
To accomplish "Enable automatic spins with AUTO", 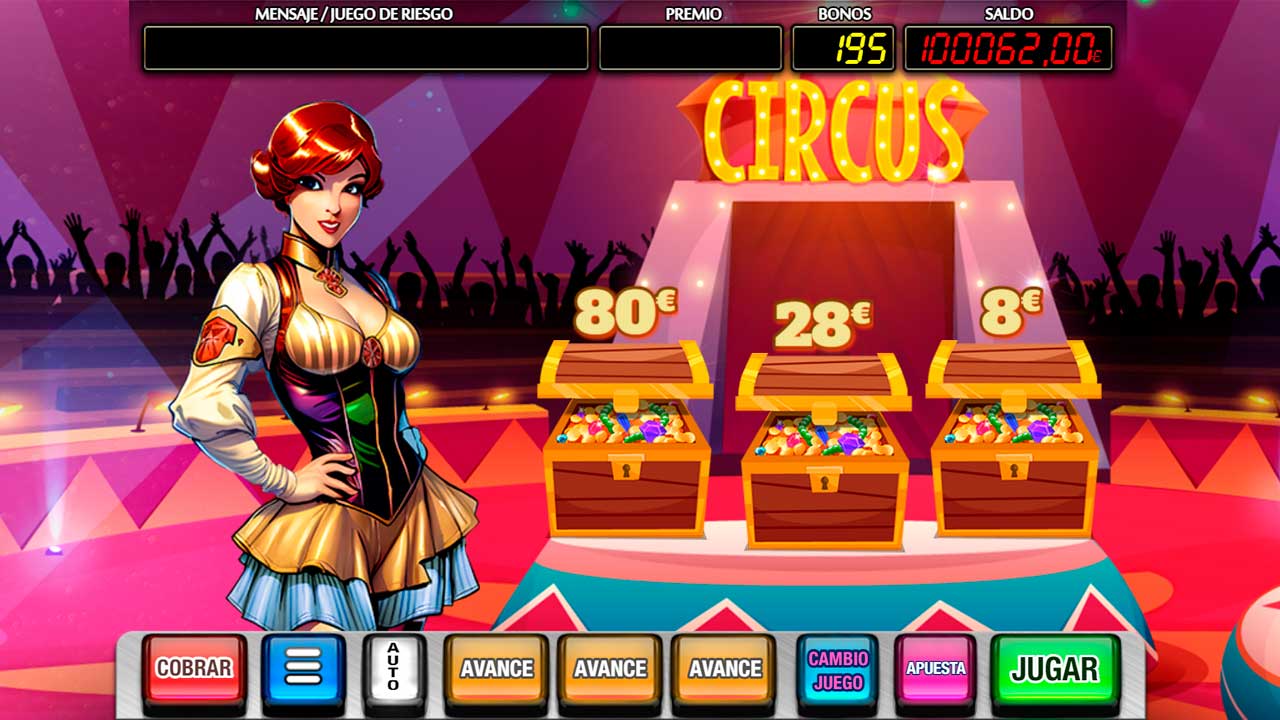I will coord(394,666).
